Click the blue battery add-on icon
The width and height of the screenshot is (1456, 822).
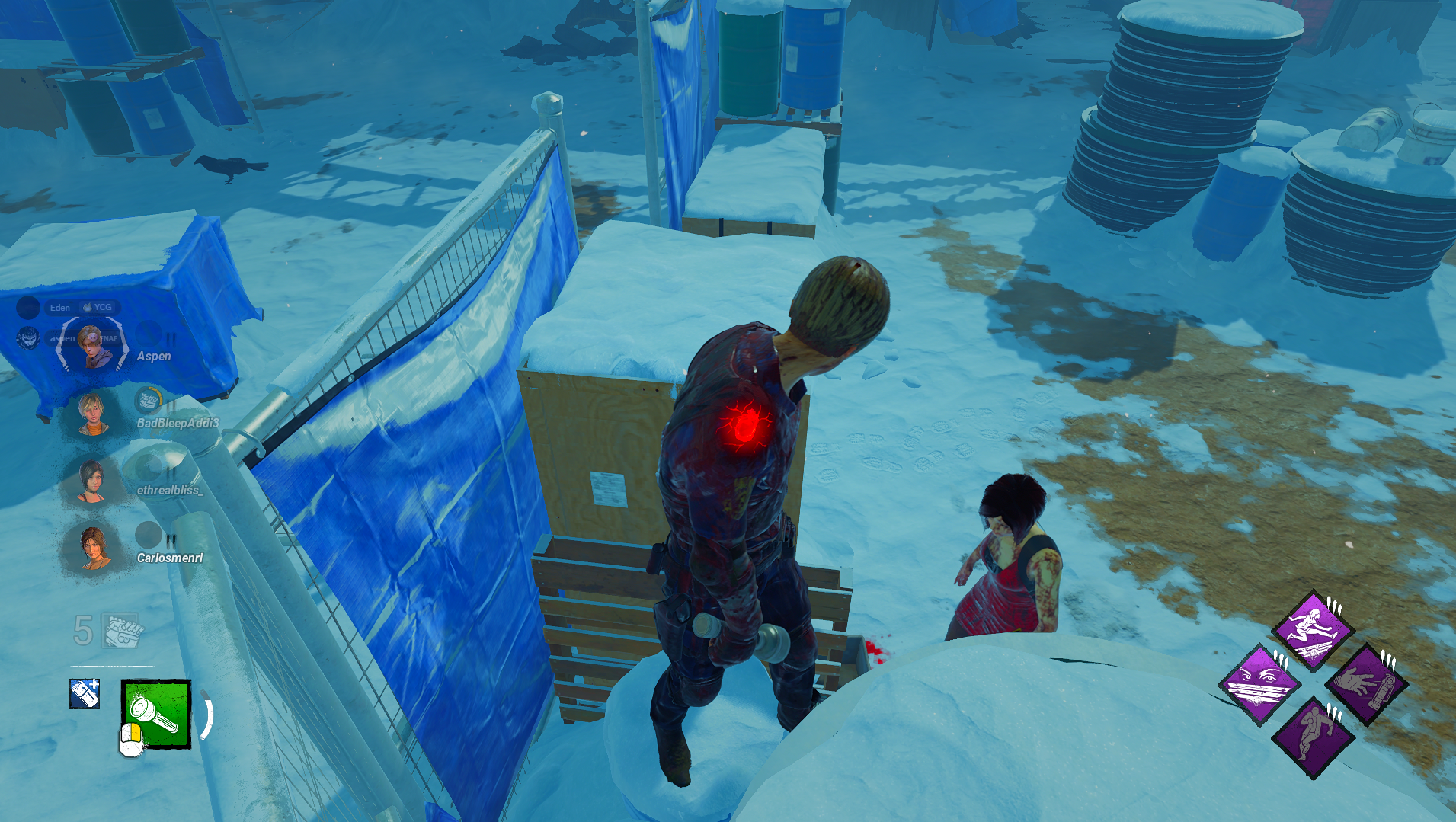85,693
